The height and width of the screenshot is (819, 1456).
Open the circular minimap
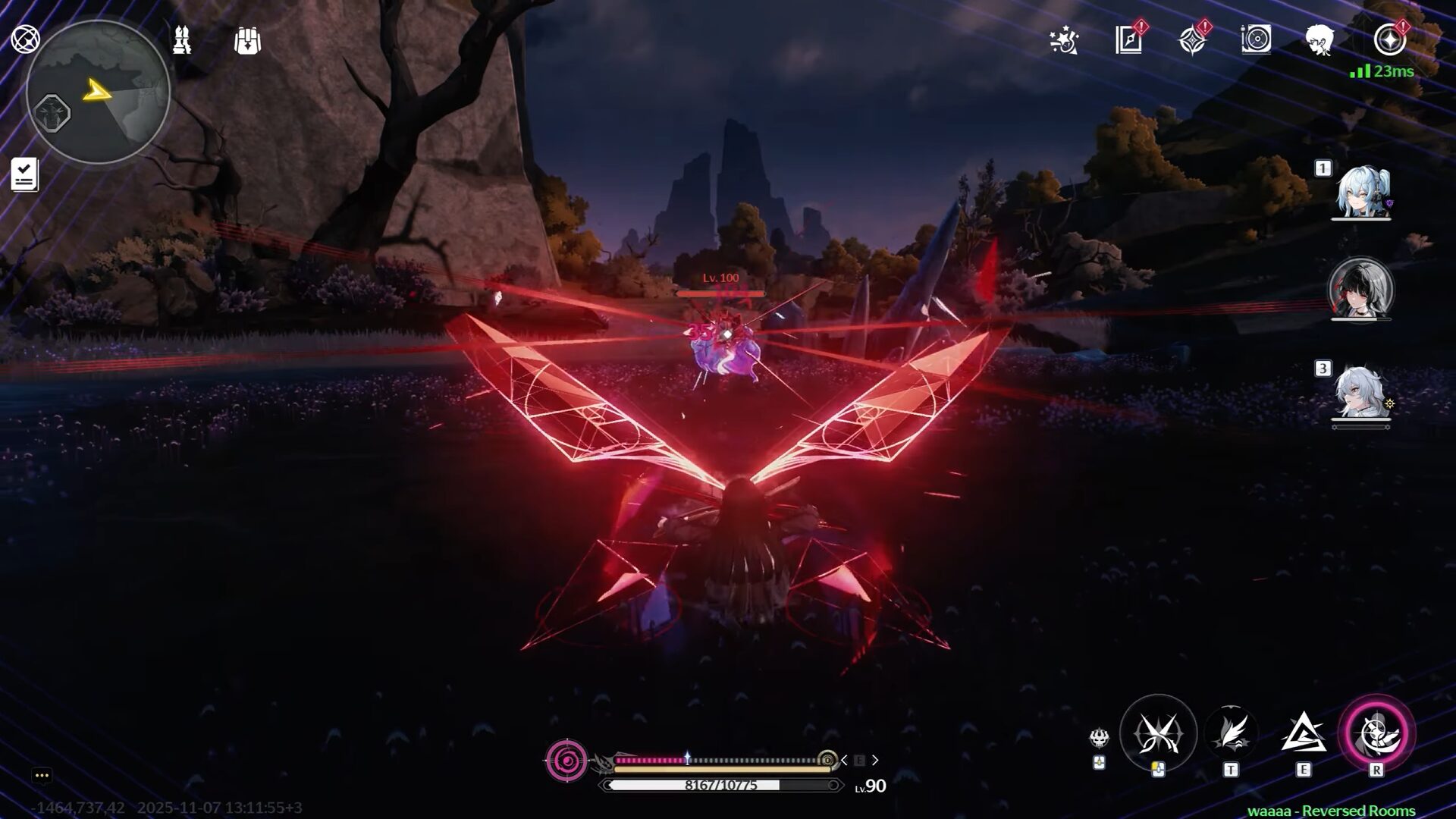98,92
